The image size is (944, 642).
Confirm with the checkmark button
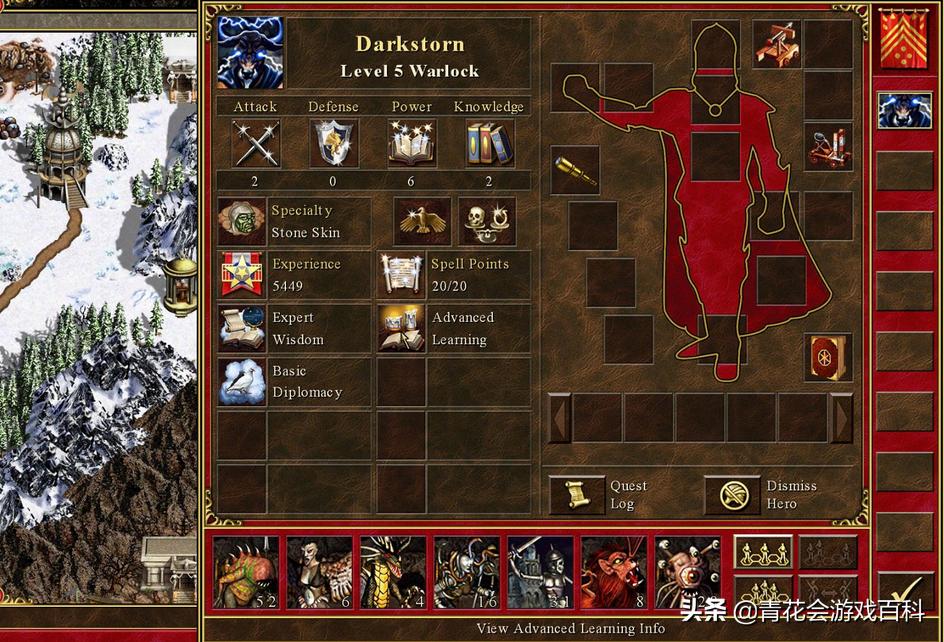pos(905,592)
